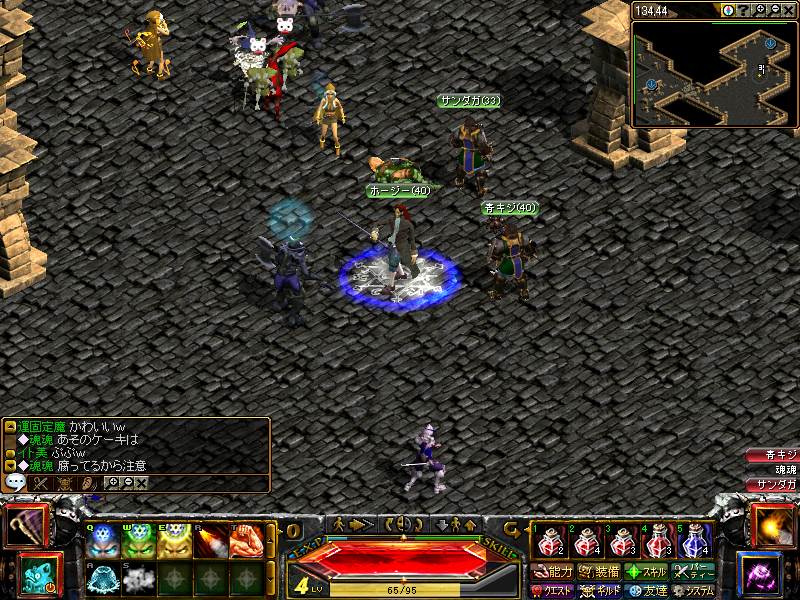
Task: Click the chat speech bubble icon
Action: (16, 483)
